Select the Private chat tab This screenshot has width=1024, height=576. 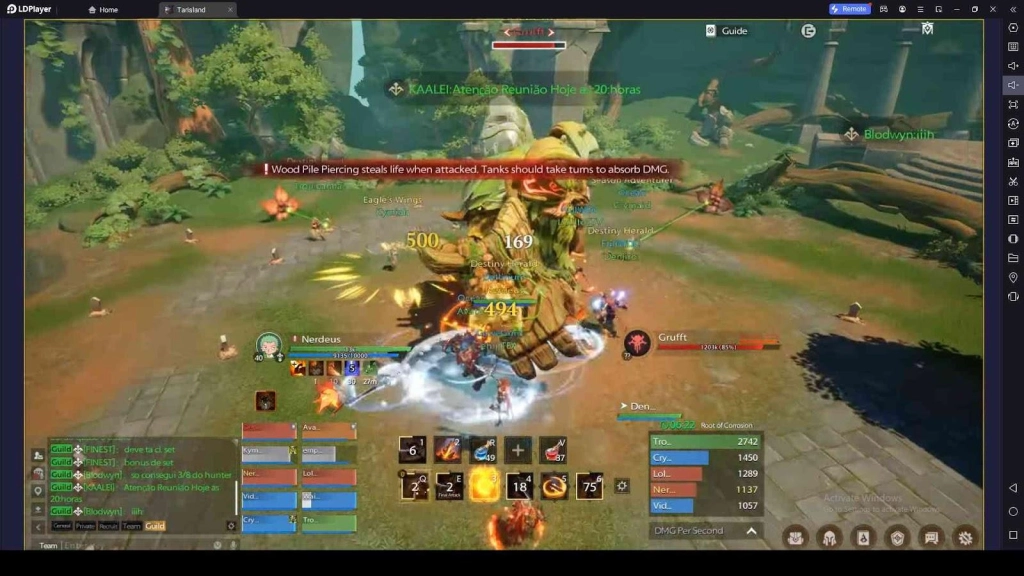point(86,526)
